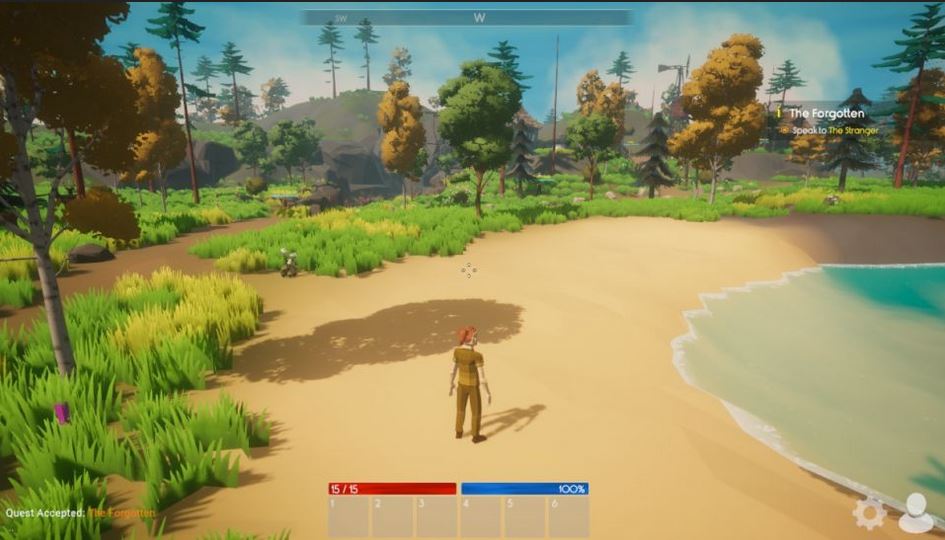Activate hotbar slot number 6
The image size is (945, 540).
tap(568, 517)
